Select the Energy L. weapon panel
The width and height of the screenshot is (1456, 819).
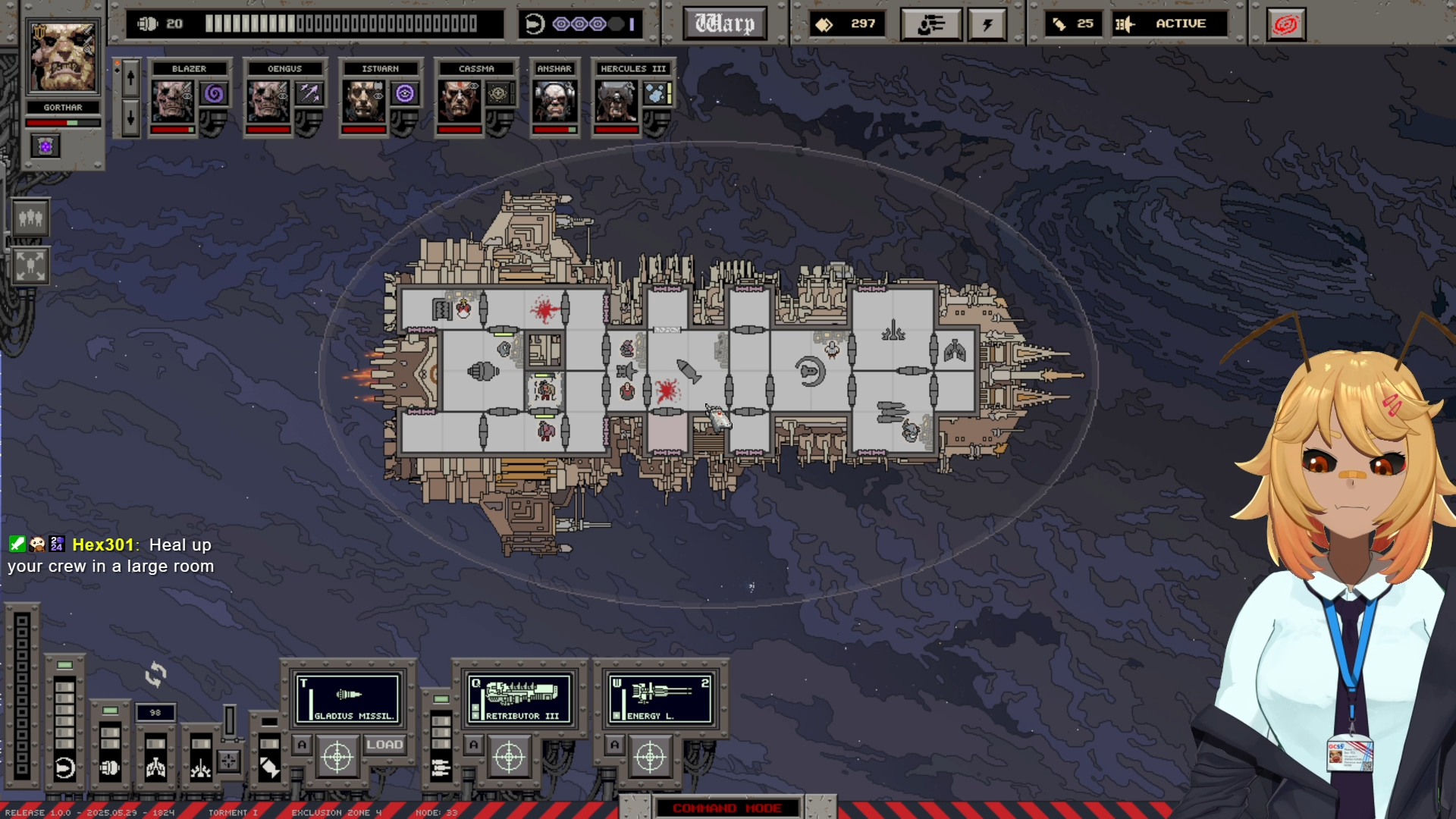tap(661, 698)
